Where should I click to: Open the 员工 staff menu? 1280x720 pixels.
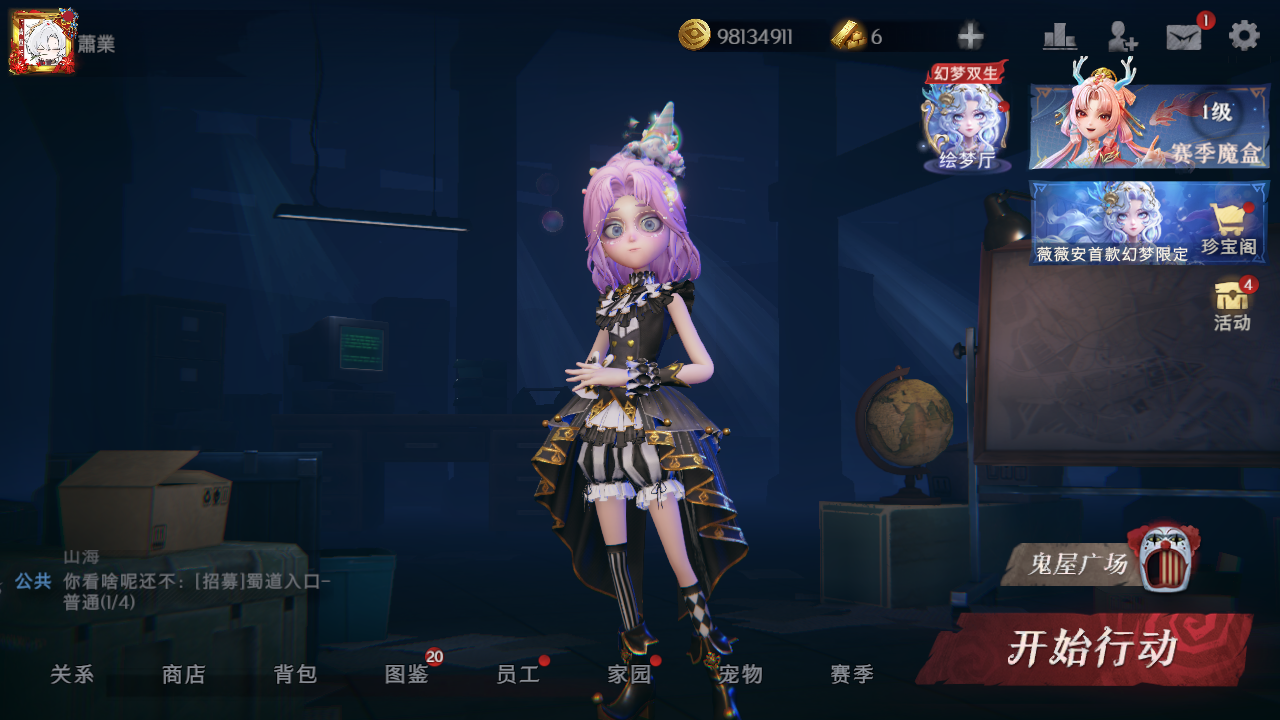[518, 675]
